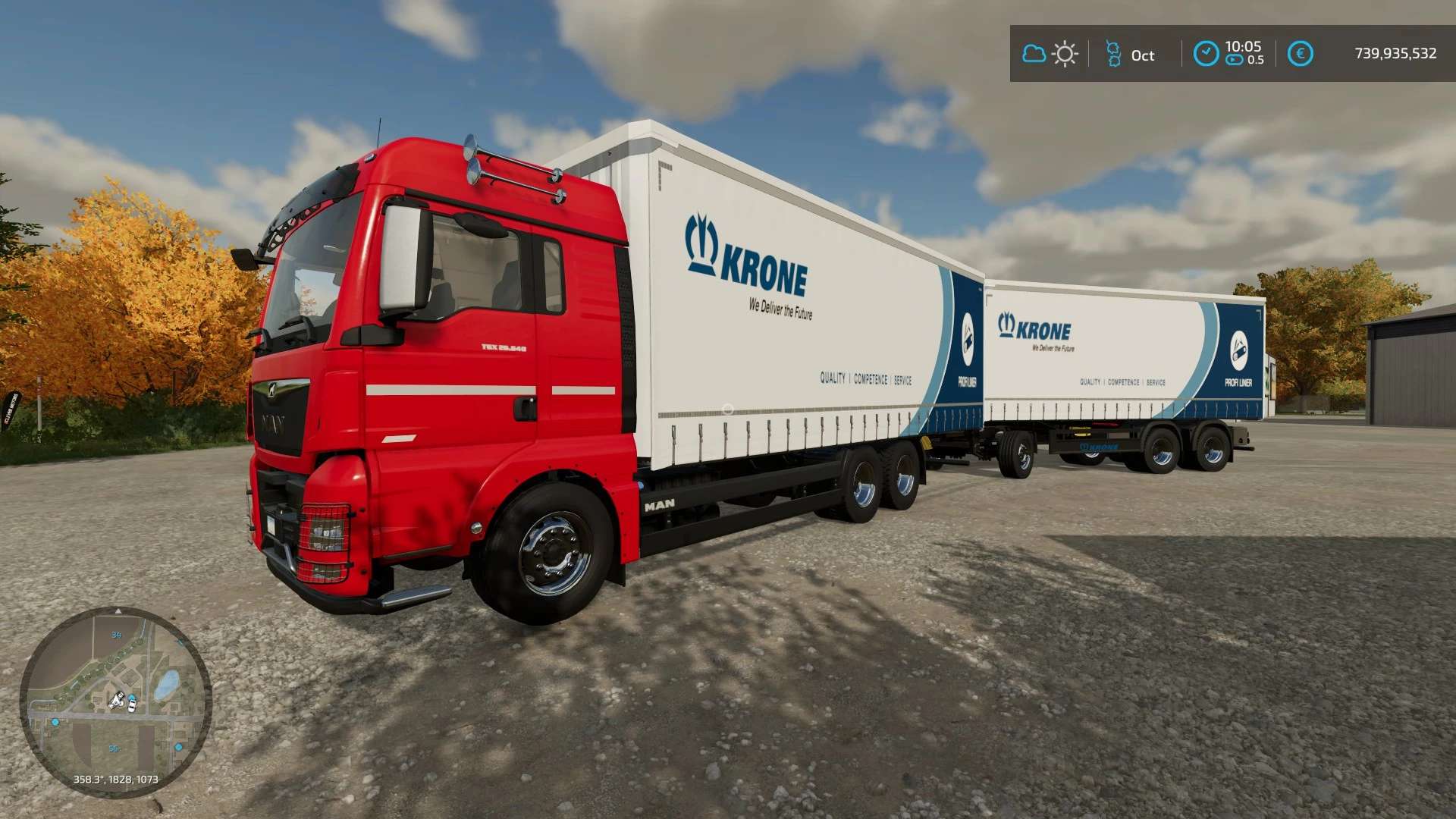Open the circular minimap
This screenshot has height=819, width=1456.
point(115,701)
